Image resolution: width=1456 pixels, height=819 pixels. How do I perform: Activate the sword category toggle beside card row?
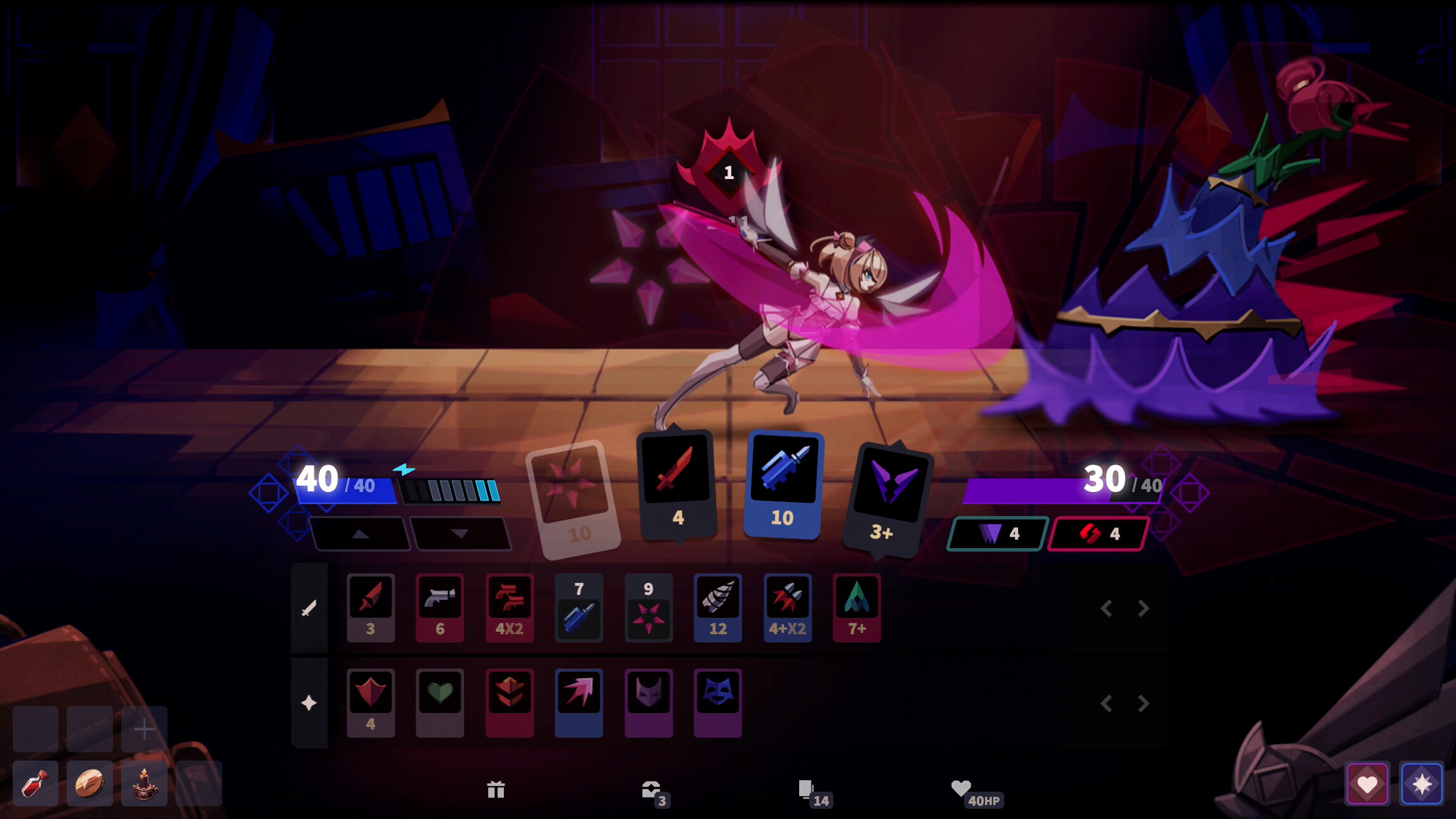coord(309,607)
